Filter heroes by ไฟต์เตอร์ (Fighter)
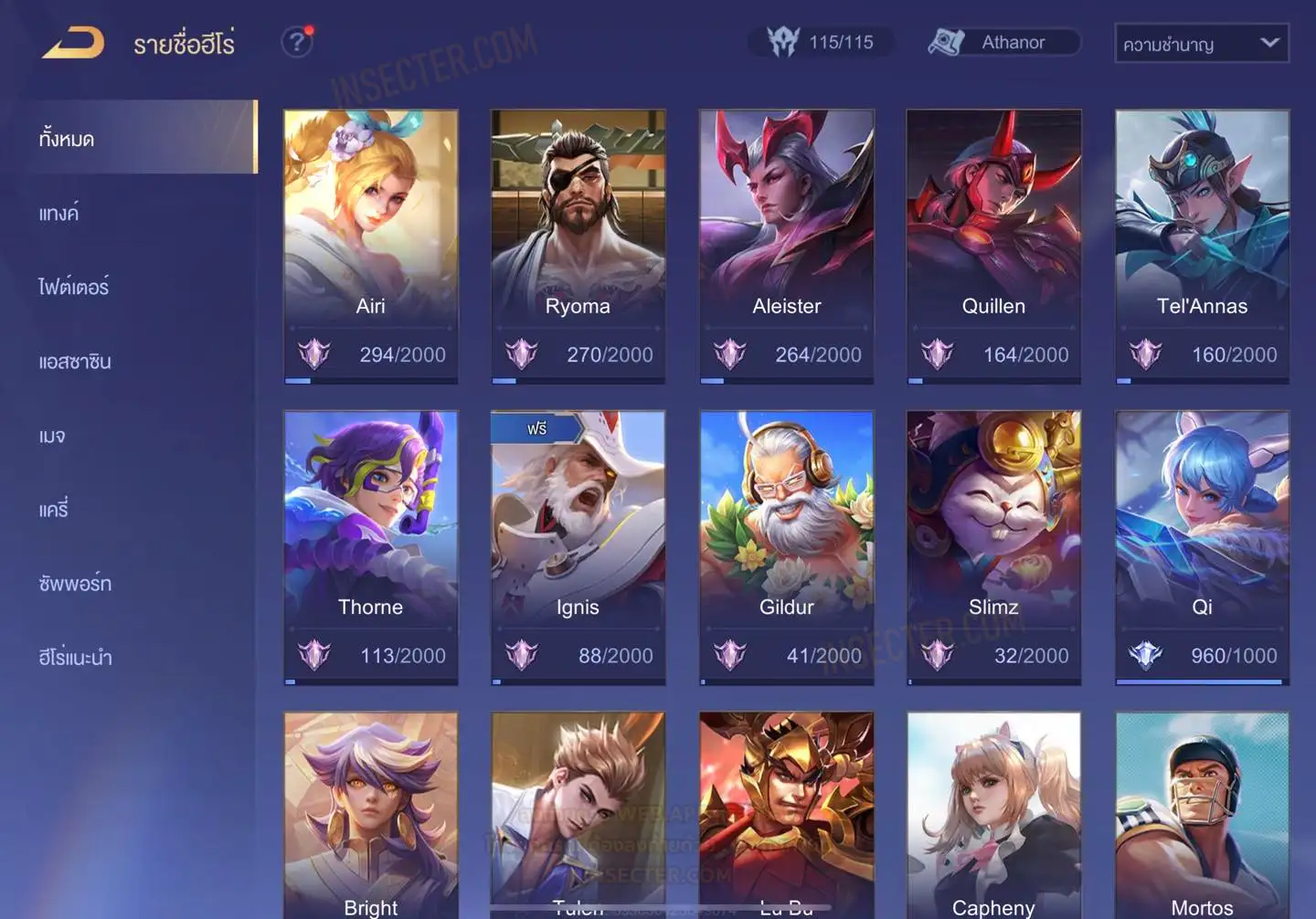Screen dimensions: 1316x919 (x=74, y=287)
